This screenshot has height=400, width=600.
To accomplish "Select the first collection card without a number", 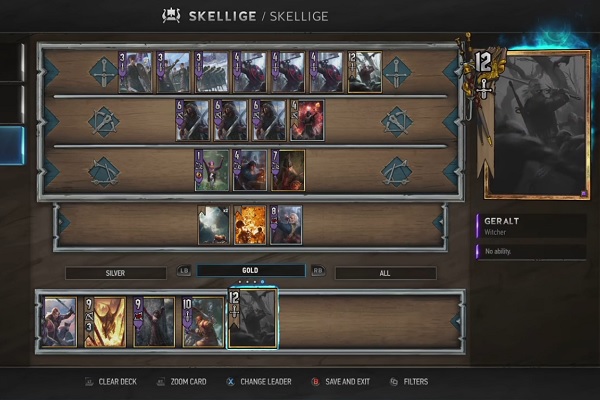I will tap(59, 321).
